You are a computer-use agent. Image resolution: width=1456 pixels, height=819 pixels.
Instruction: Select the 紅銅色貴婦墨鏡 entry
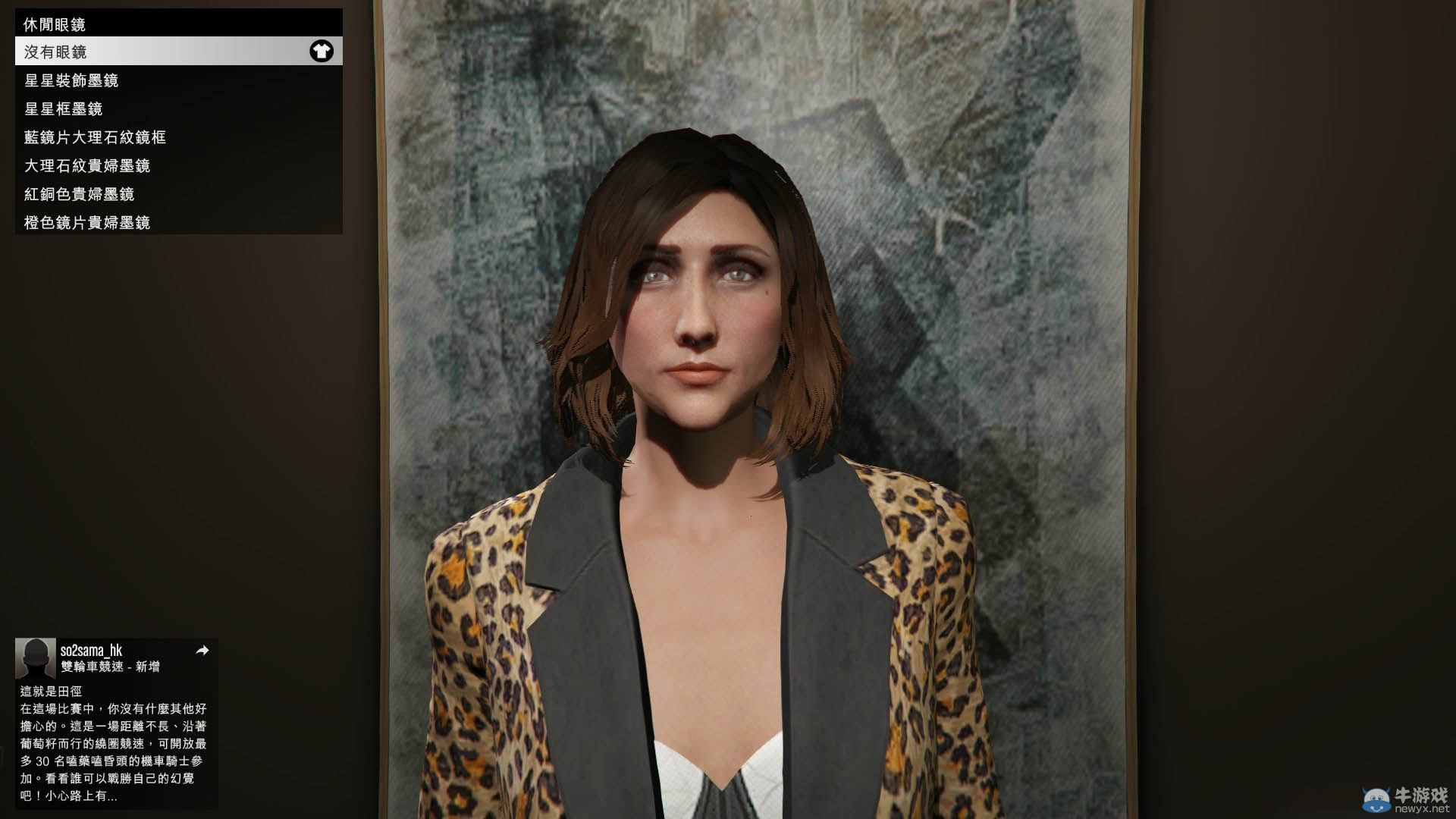point(83,194)
